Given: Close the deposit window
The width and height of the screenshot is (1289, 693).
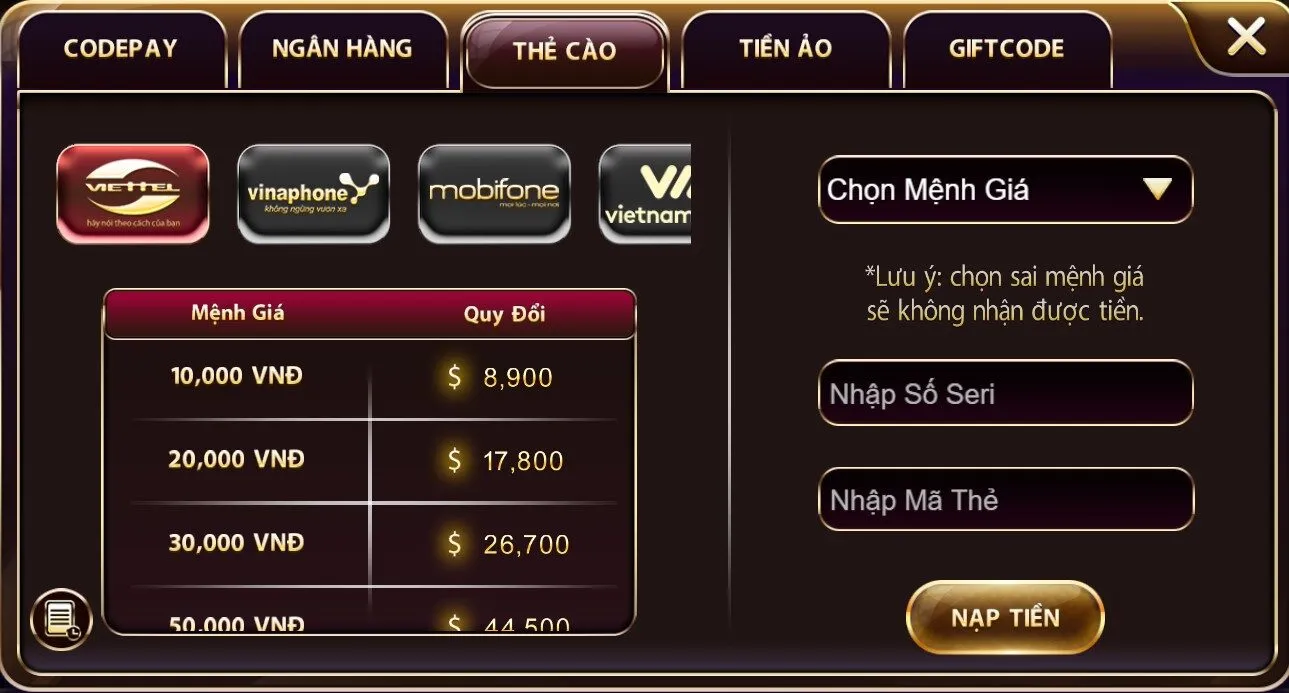Looking at the screenshot, I should click(x=1246, y=38).
